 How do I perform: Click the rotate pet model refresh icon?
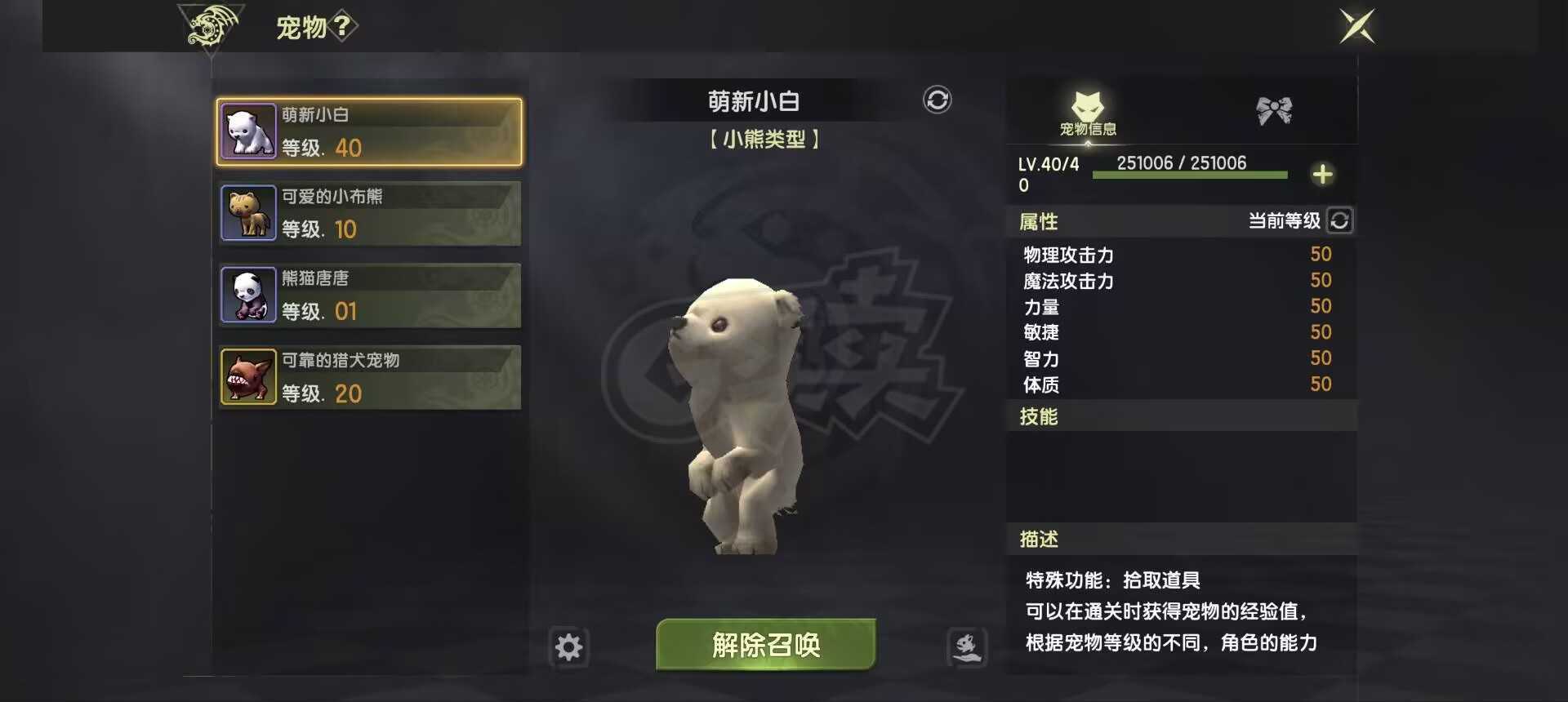pyautogui.click(x=936, y=98)
